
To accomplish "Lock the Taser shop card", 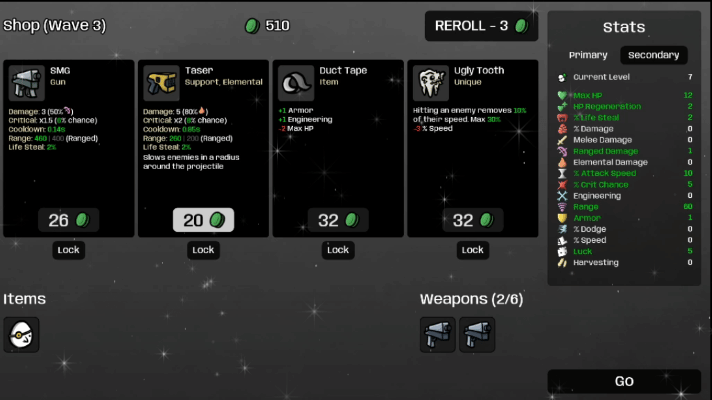I will click(203, 250).
